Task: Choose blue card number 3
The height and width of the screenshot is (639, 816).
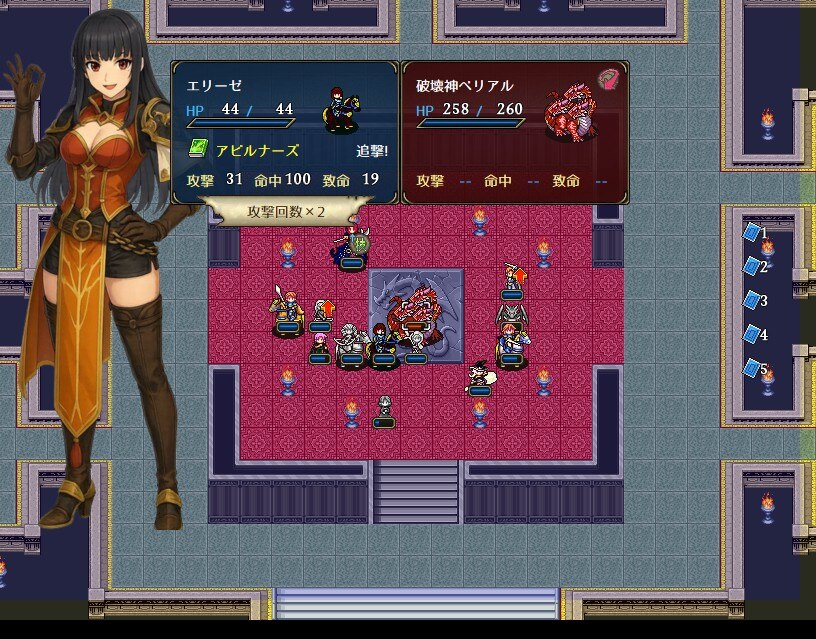Action: click(753, 301)
